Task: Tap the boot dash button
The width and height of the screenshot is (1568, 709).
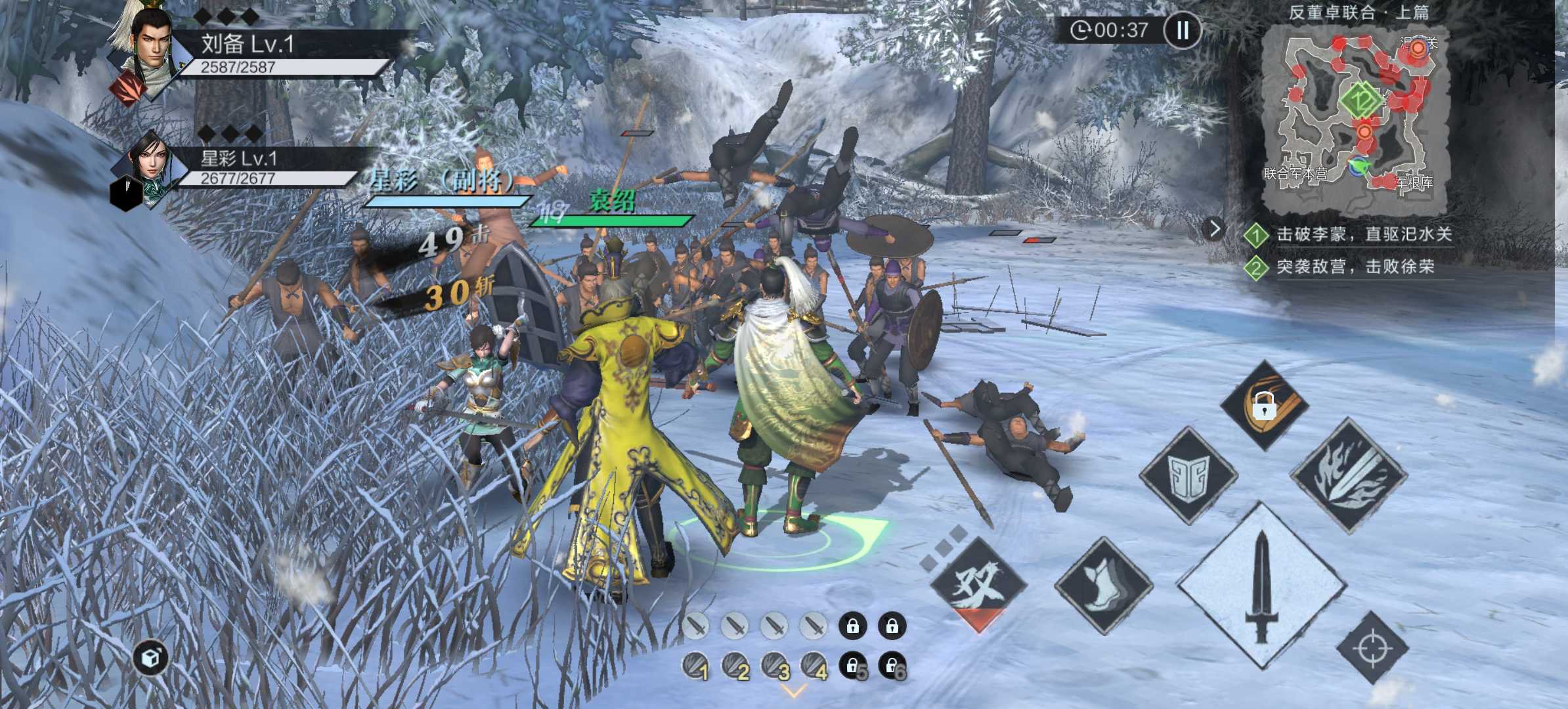Action: coord(1104,585)
